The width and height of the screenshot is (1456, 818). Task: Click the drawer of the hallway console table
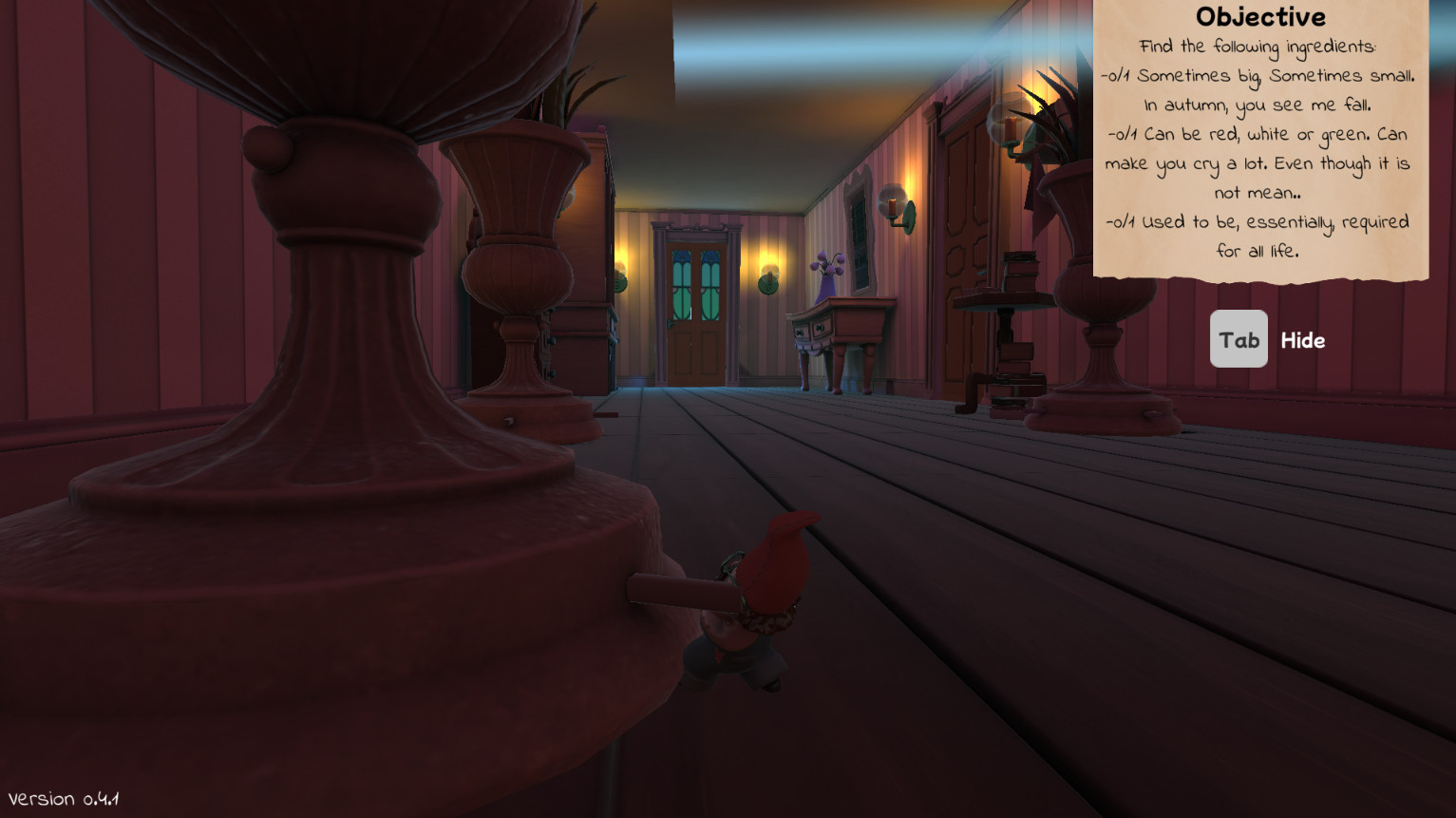coord(819,330)
